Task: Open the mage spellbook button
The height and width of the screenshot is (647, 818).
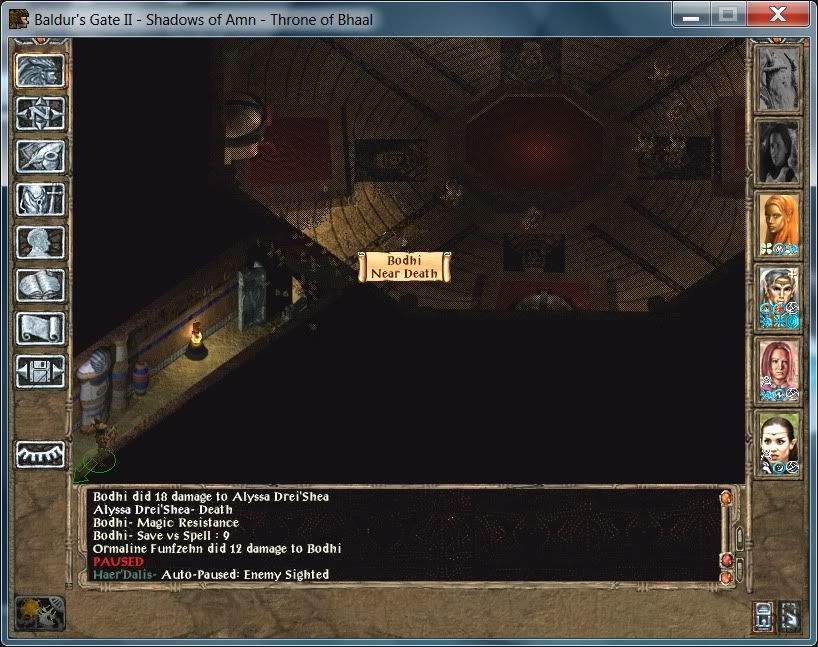Action: coord(41,285)
